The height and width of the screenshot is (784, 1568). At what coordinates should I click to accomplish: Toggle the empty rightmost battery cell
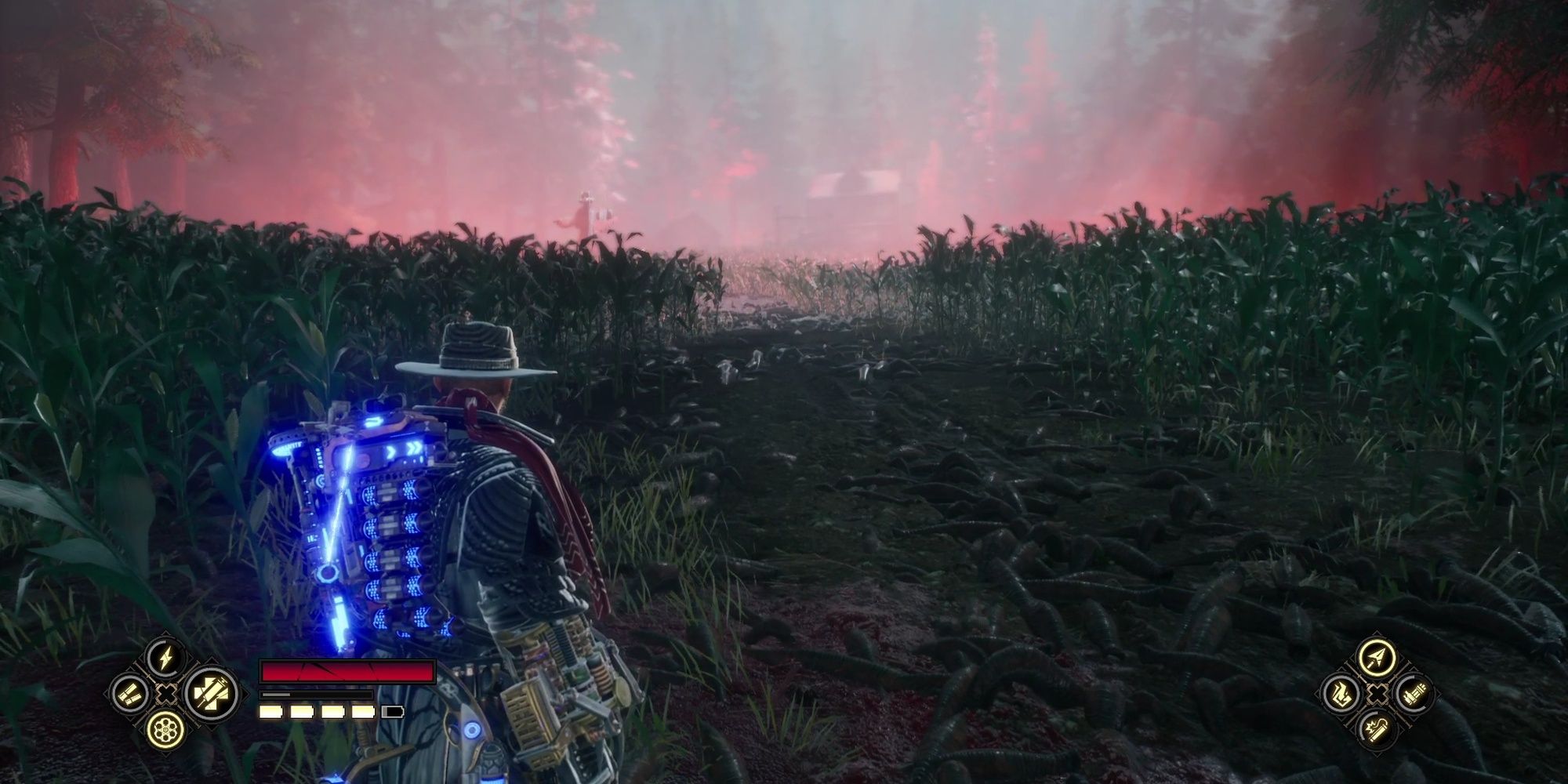click(x=393, y=712)
